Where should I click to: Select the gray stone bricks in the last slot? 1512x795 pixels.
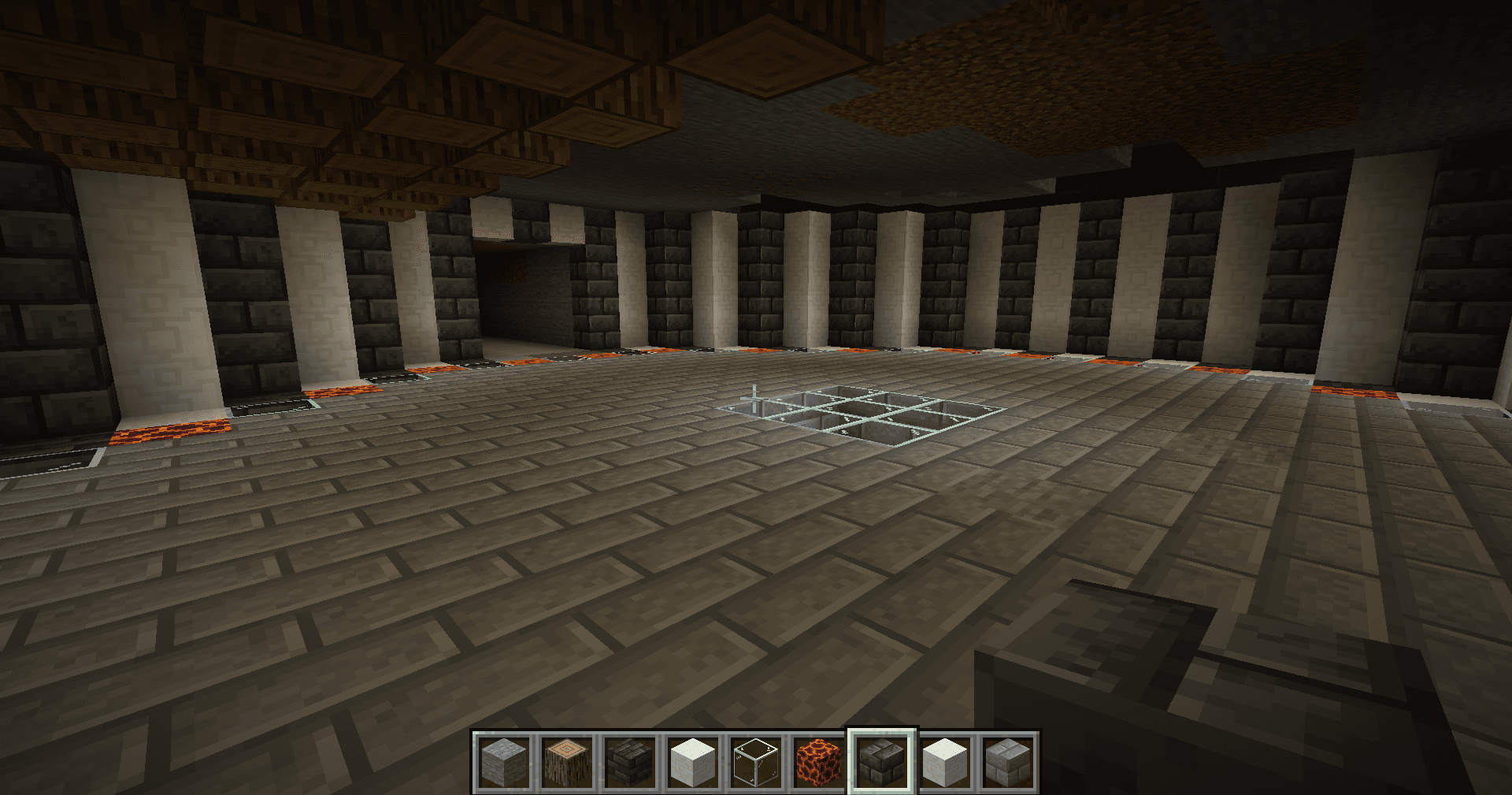click(1008, 762)
